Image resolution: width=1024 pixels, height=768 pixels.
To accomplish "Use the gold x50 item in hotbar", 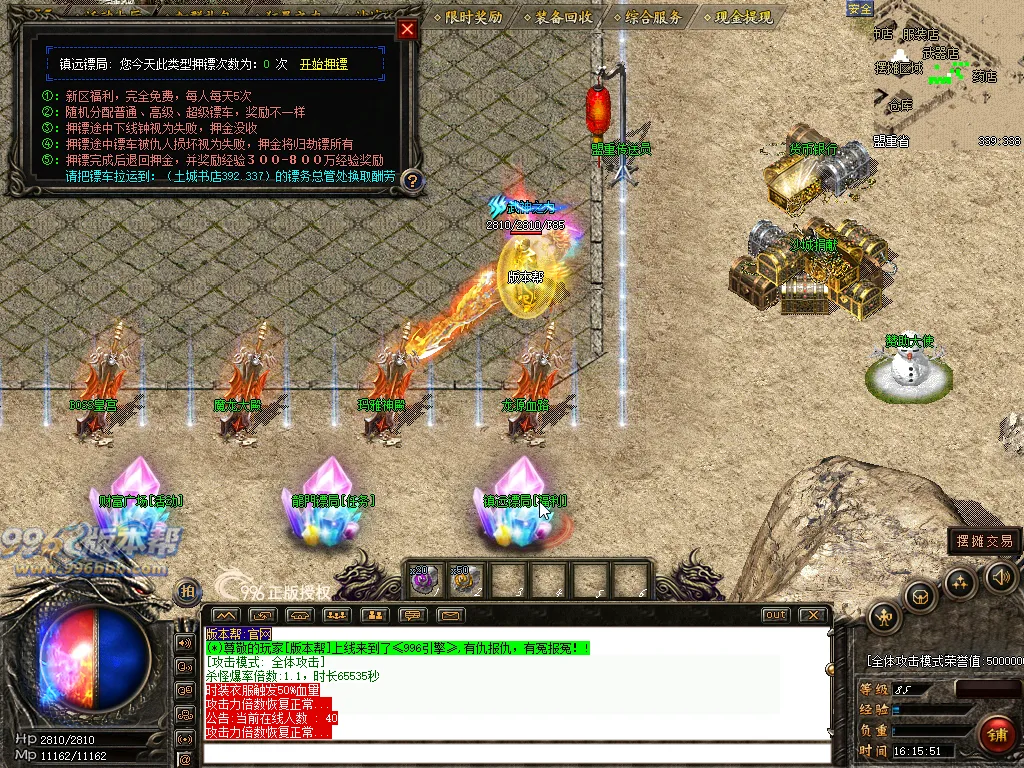I will (464, 579).
